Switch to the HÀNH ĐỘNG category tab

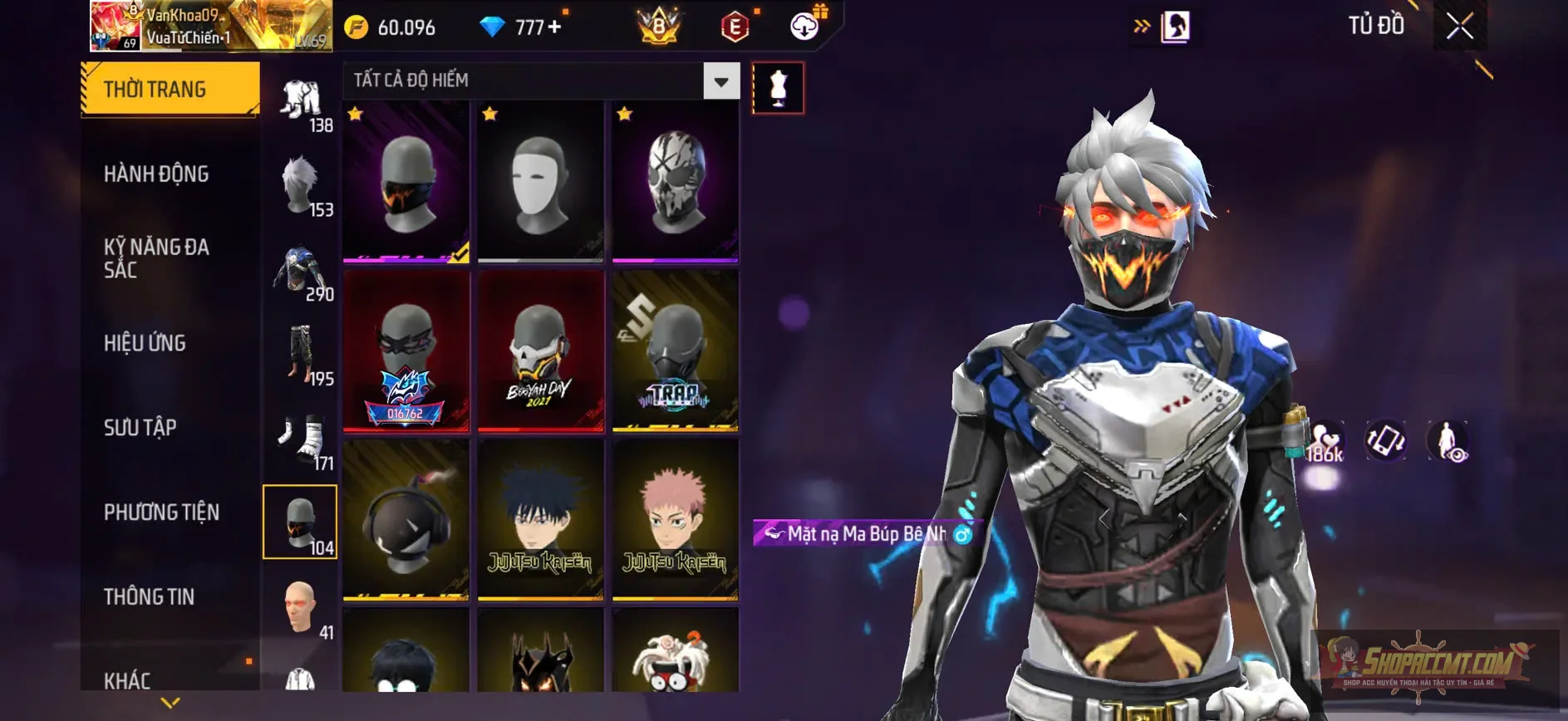(x=155, y=174)
